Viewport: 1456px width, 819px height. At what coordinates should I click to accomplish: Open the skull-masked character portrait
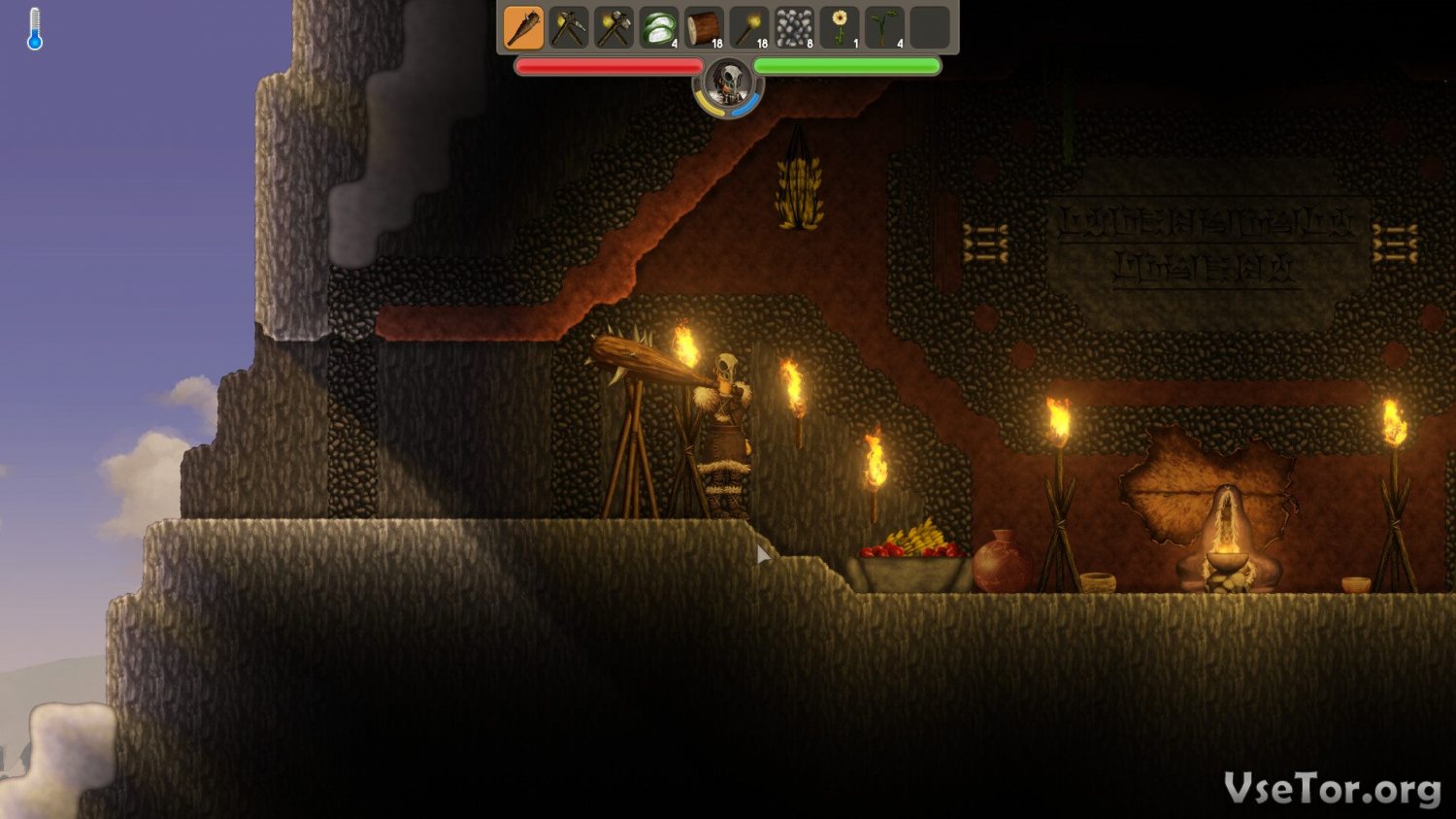(x=728, y=84)
